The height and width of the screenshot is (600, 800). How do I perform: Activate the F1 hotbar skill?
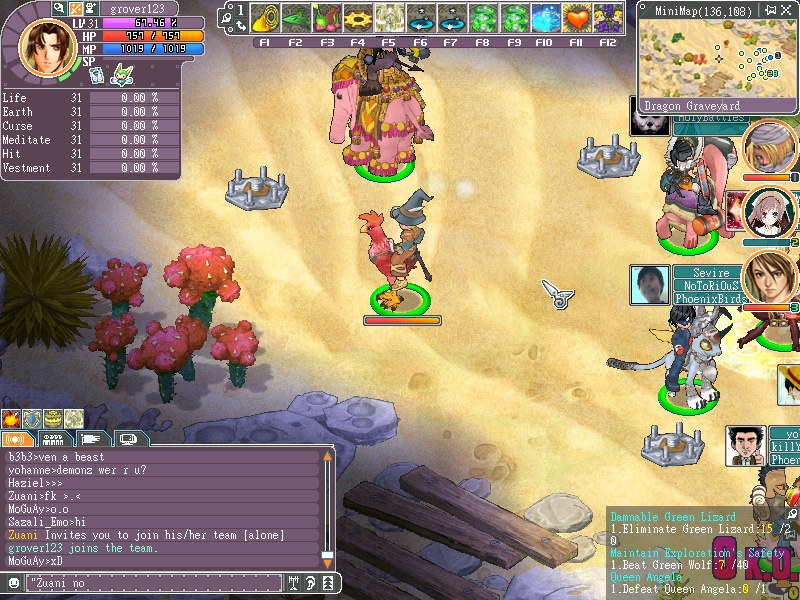tap(265, 19)
